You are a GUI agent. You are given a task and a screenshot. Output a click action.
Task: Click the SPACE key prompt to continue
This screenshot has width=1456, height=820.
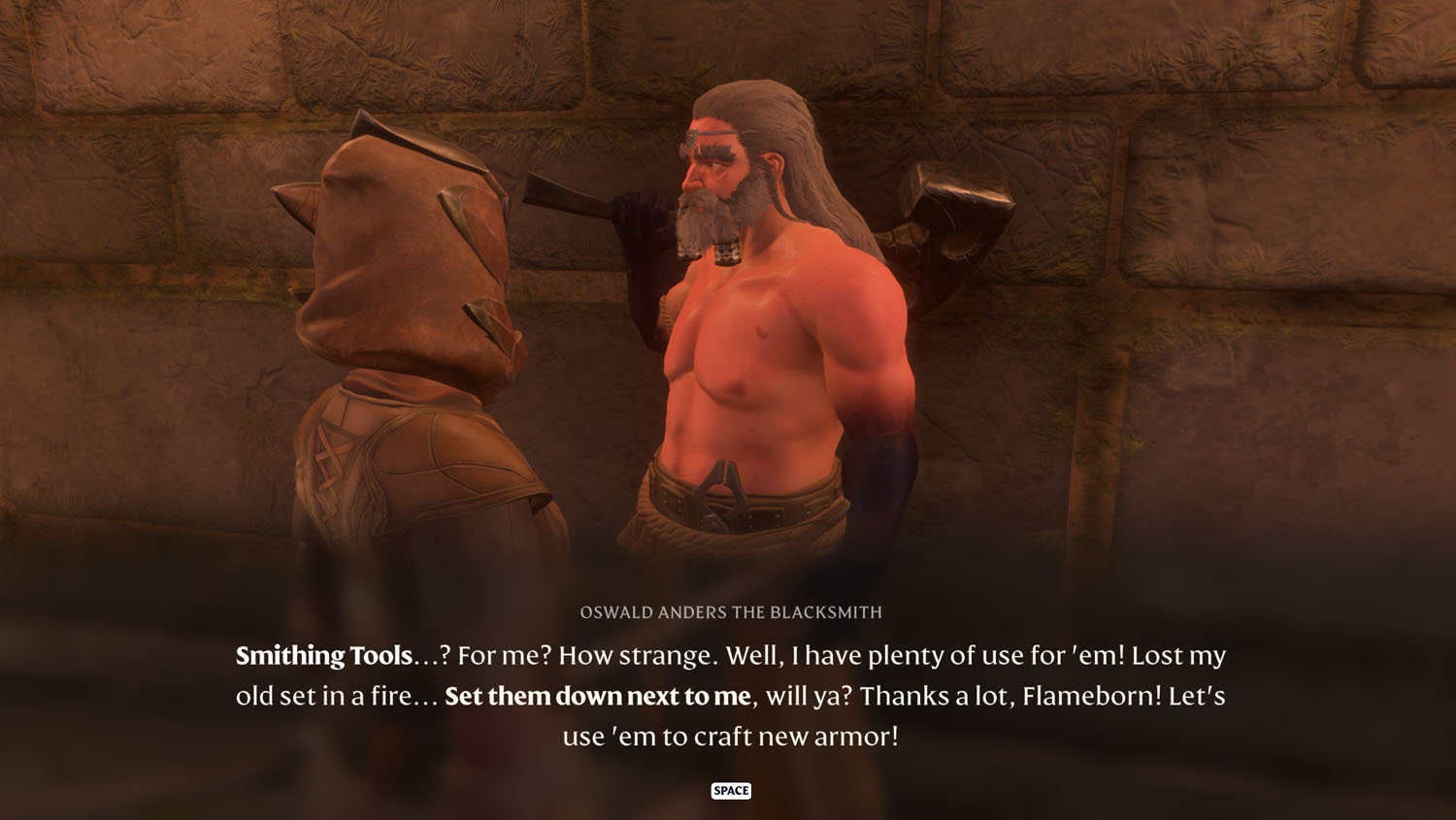tap(732, 790)
